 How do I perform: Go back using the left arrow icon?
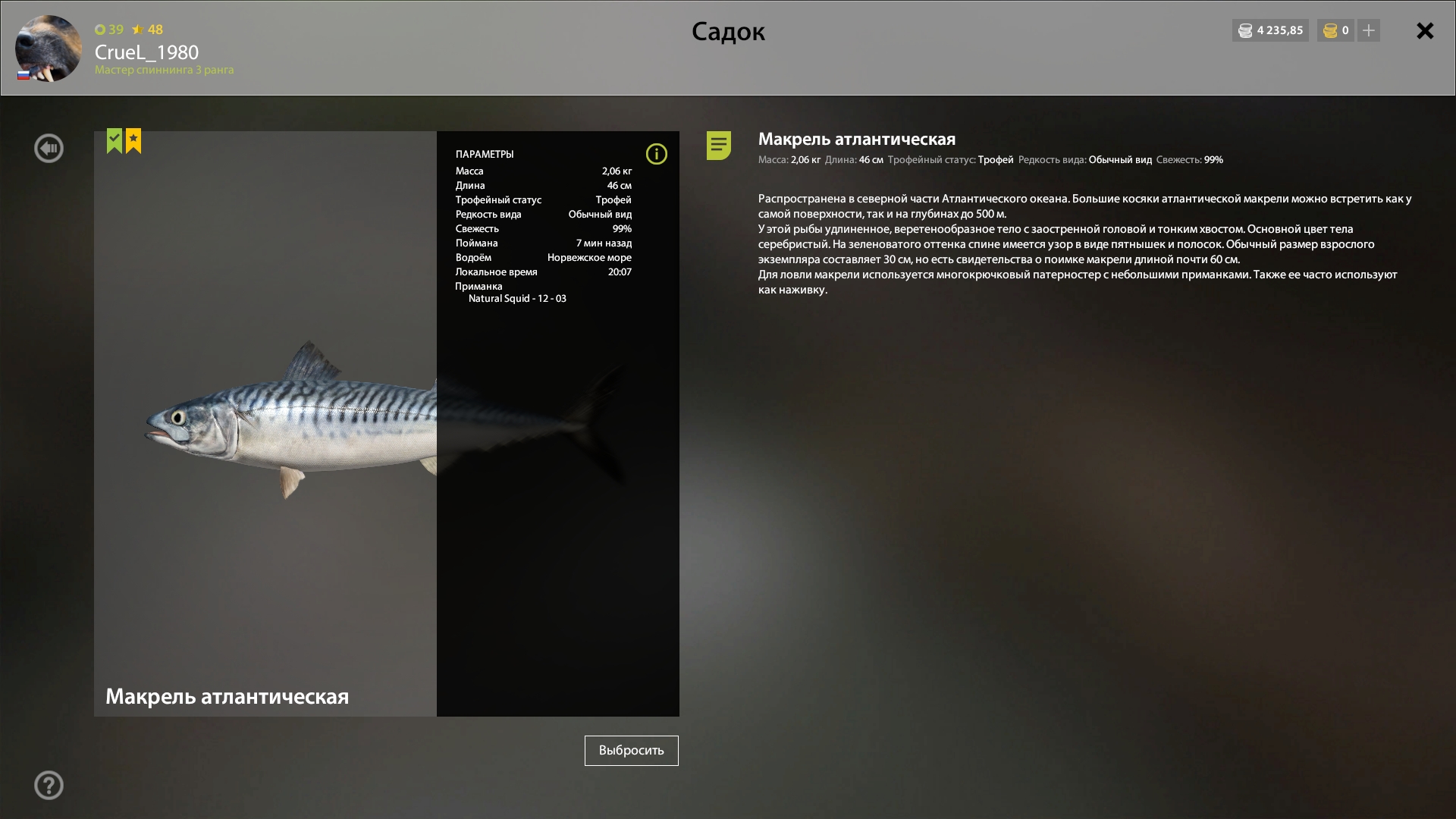[49, 148]
